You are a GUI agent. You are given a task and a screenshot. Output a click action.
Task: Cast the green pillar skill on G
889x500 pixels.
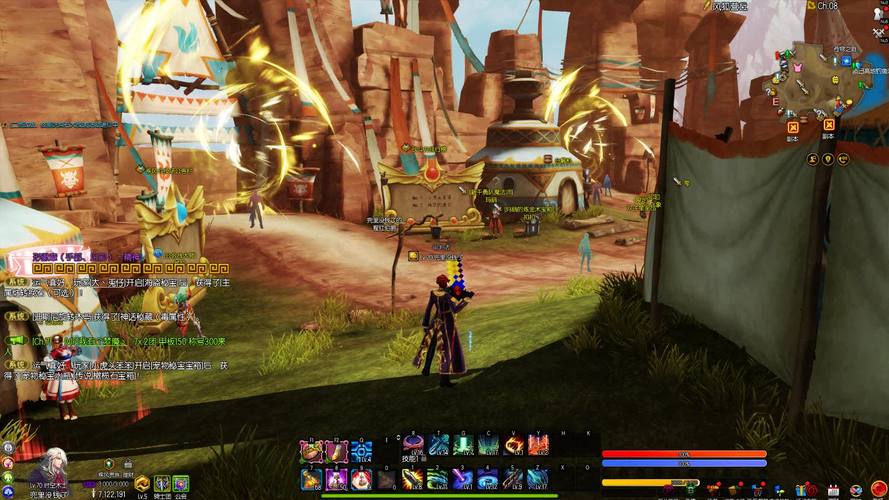tap(463, 445)
